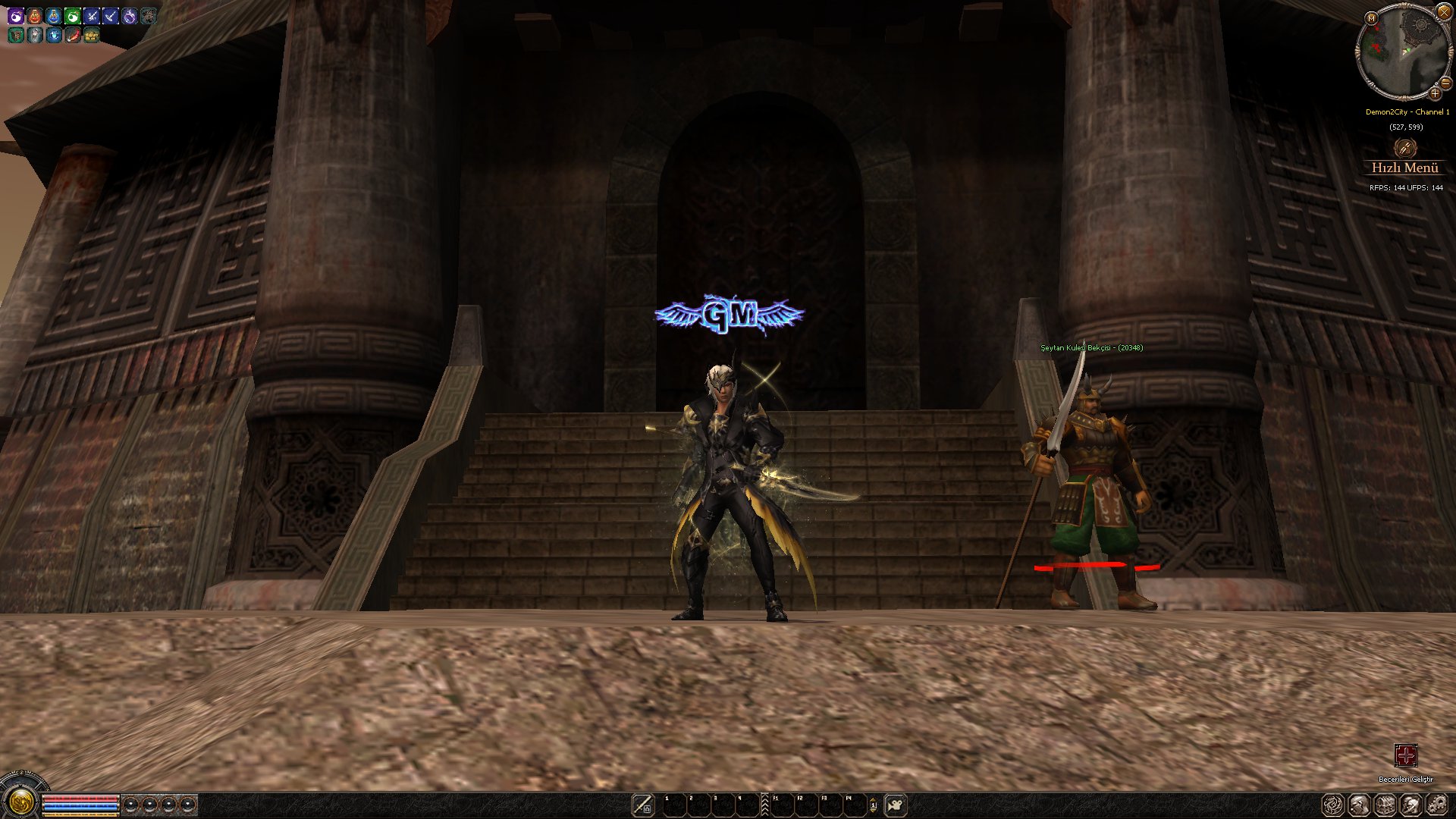Open the settings gear menu
The height and width of the screenshot is (819, 1456).
(x=1437, y=805)
